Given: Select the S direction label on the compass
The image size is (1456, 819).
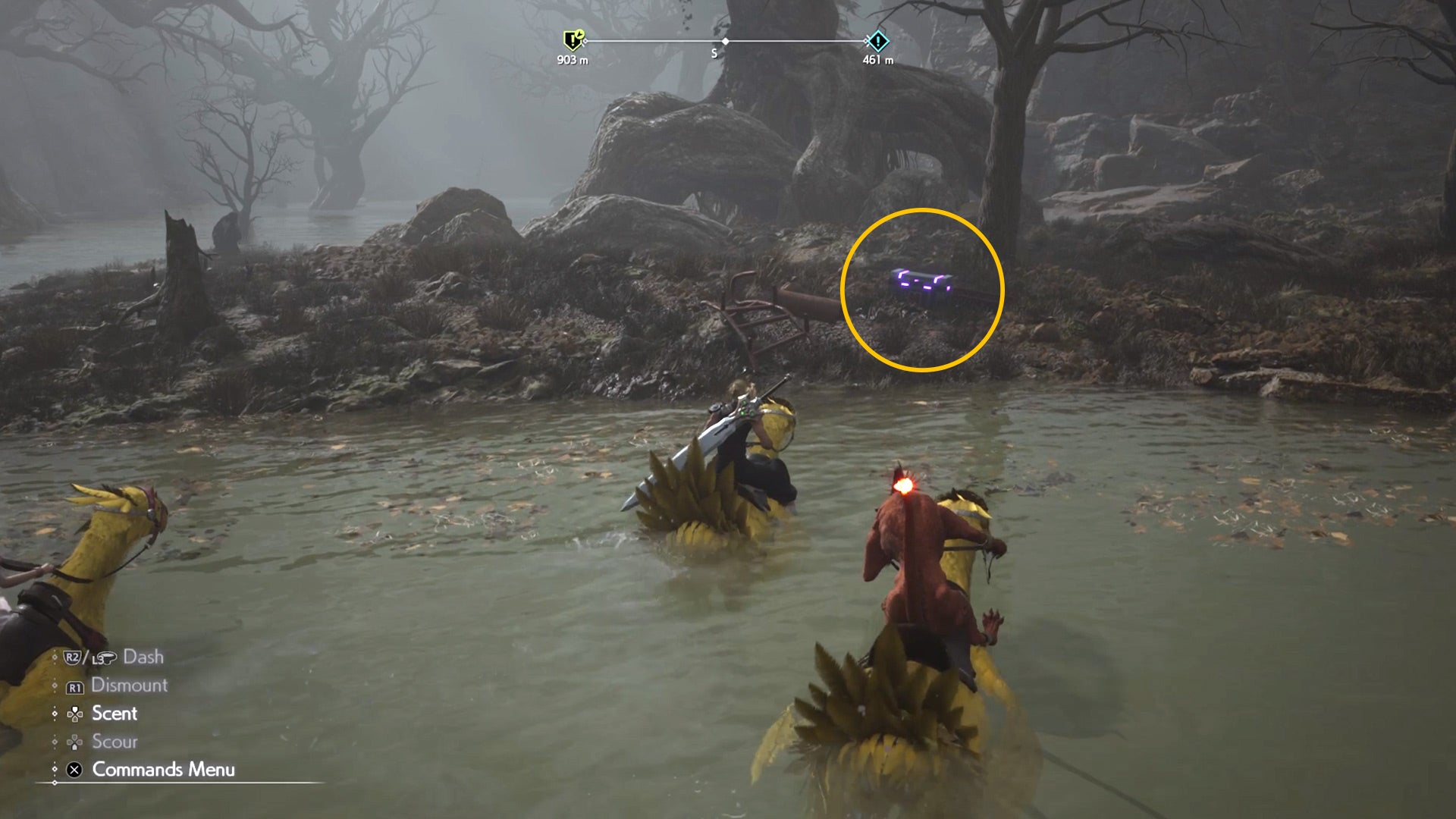Looking at the screenshot, I should 714,52.
